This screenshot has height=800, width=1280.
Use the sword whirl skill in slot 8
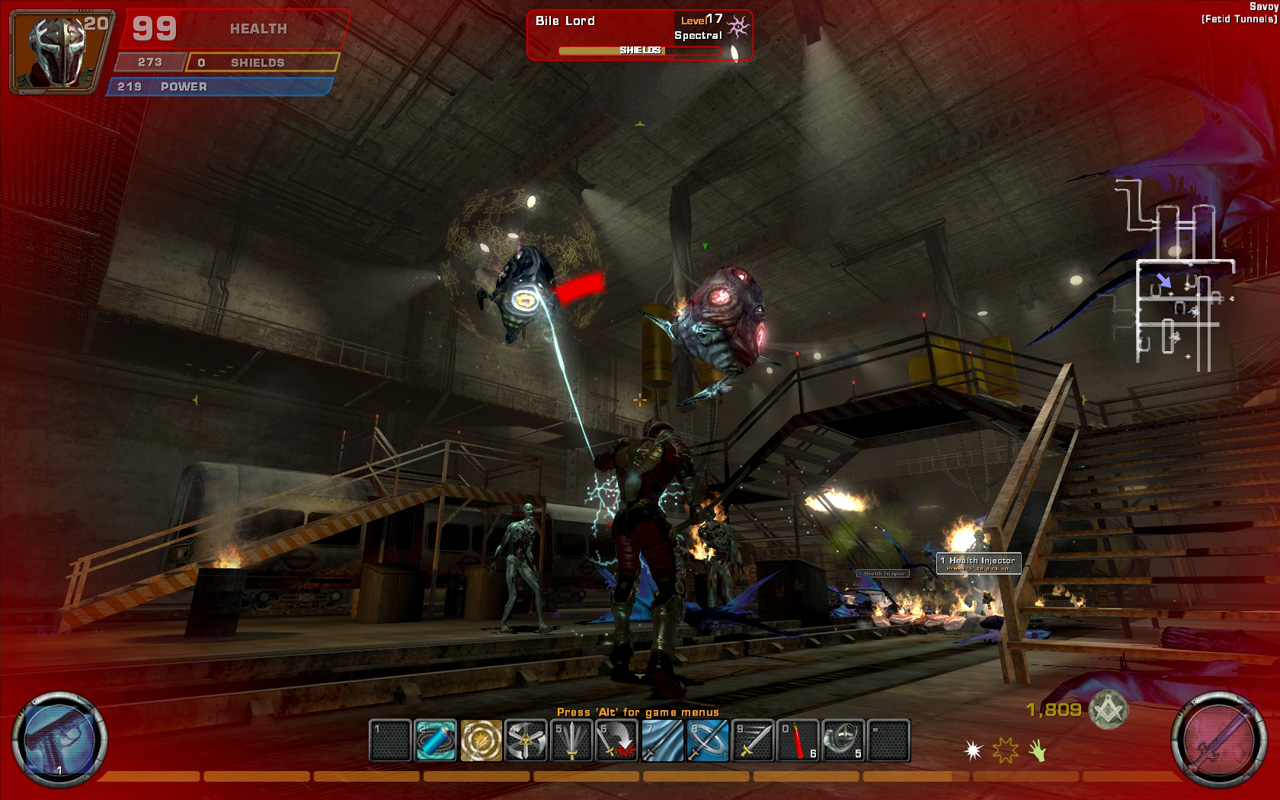point(707,741)
